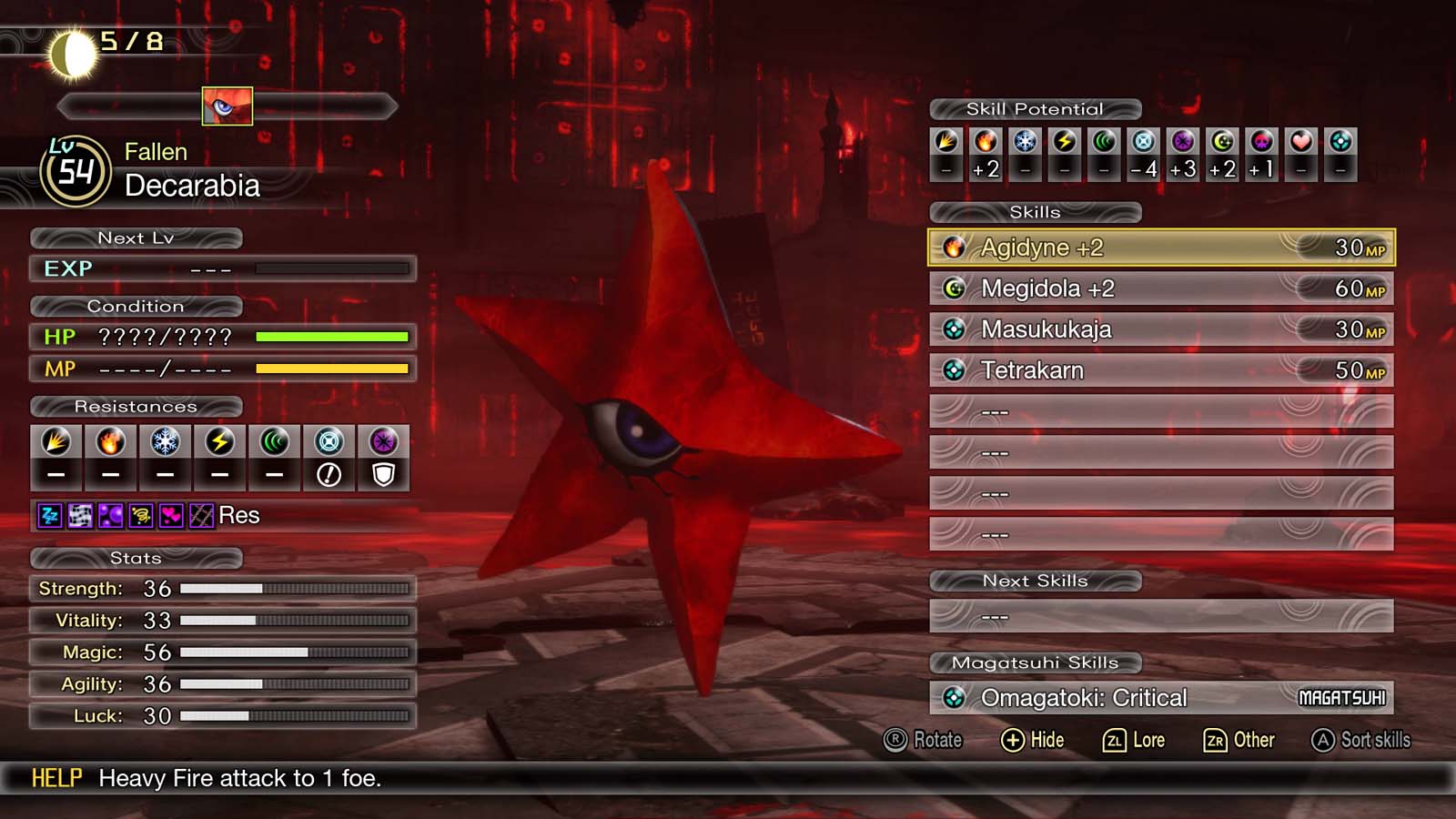
Task: Open the Lore entry for Decarabia
Action: pos(1133,740)
